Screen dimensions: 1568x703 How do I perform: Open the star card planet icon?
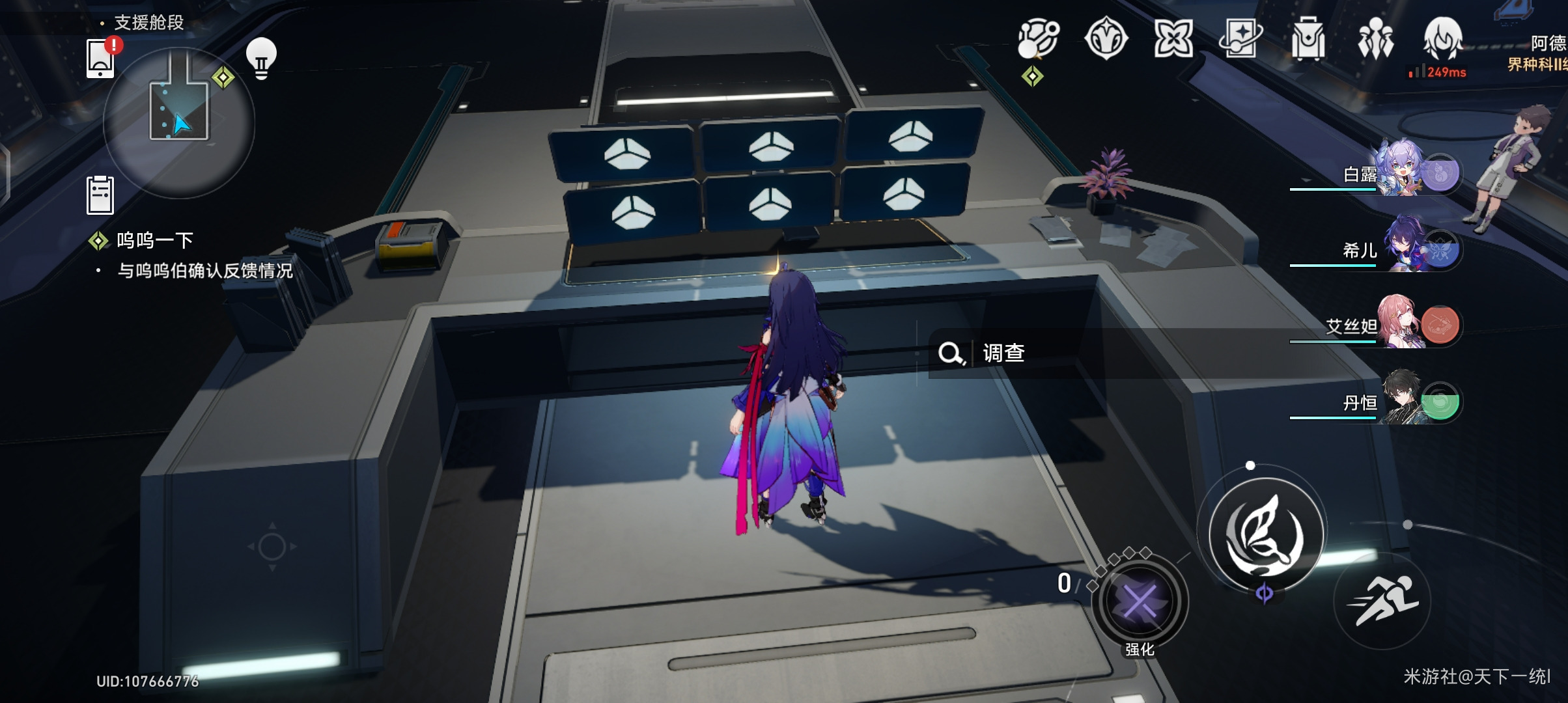click(1240, 39)
